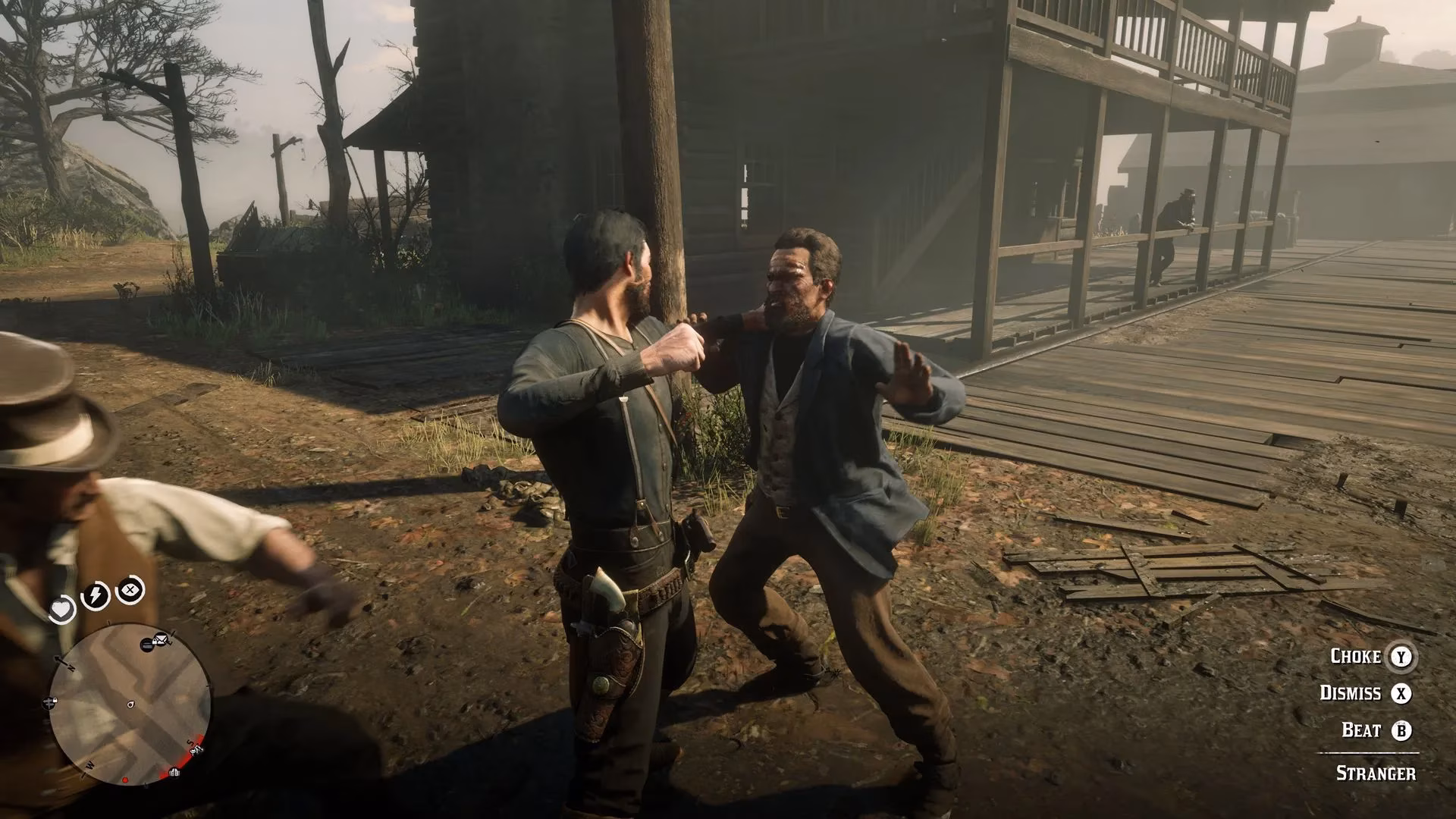Screen dimensions: 1456x819
Task: Select the buildings shop icon near the minimap bottom
Action: (x=174, y=772)
